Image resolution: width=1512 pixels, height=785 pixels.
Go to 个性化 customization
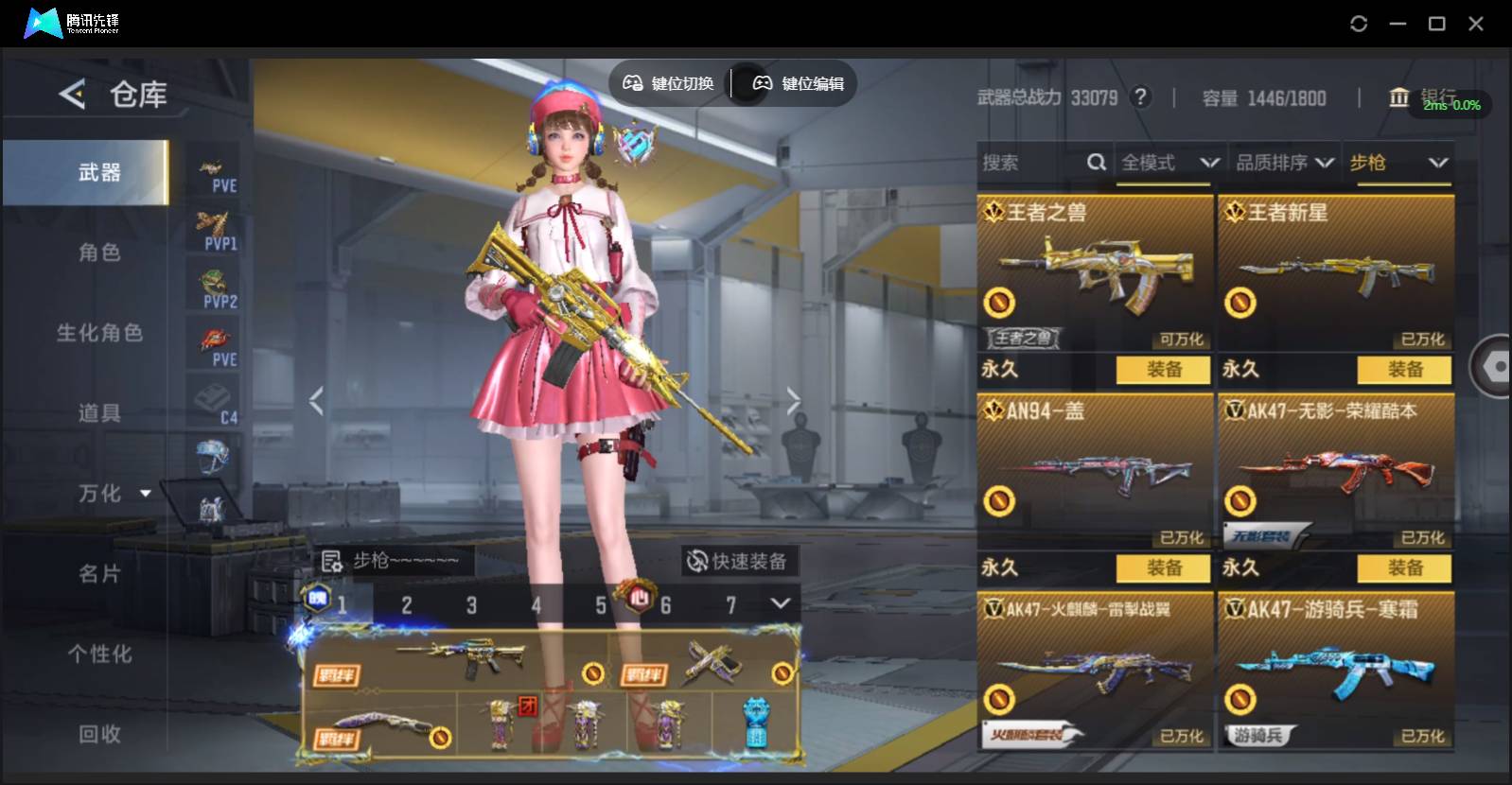[x=99, y=654]
